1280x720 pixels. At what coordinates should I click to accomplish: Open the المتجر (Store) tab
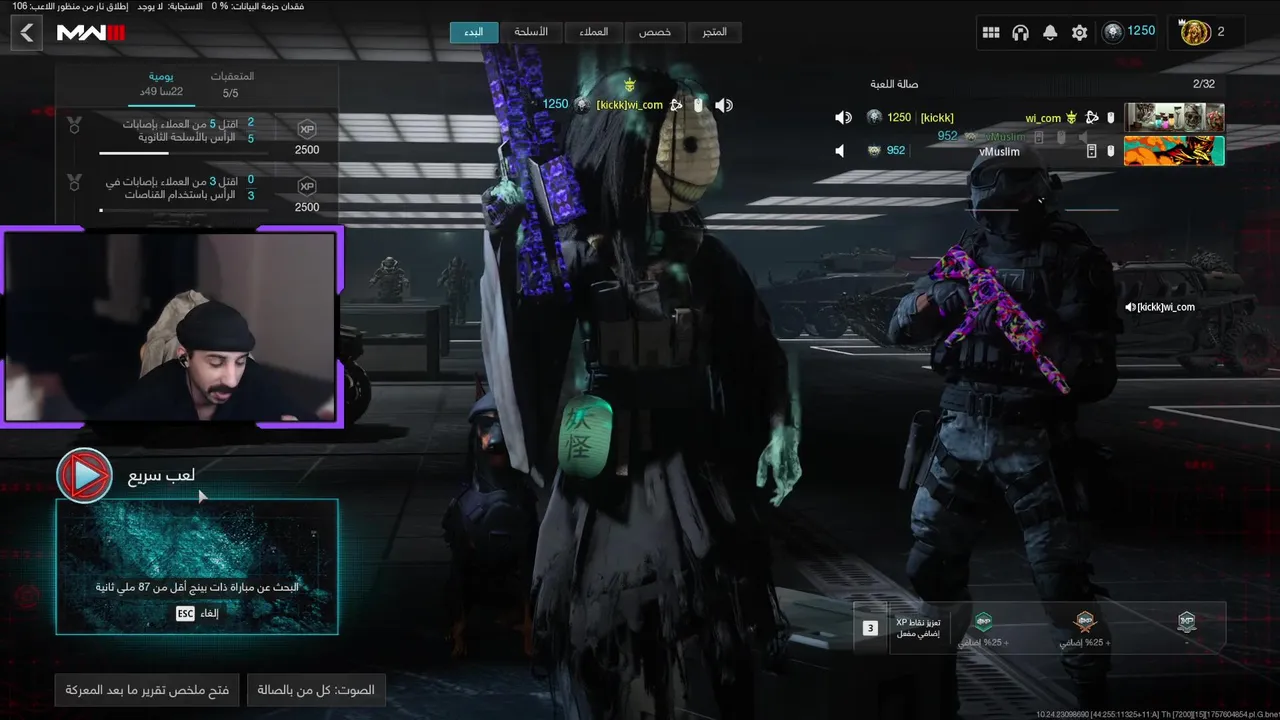pos(714,32)
